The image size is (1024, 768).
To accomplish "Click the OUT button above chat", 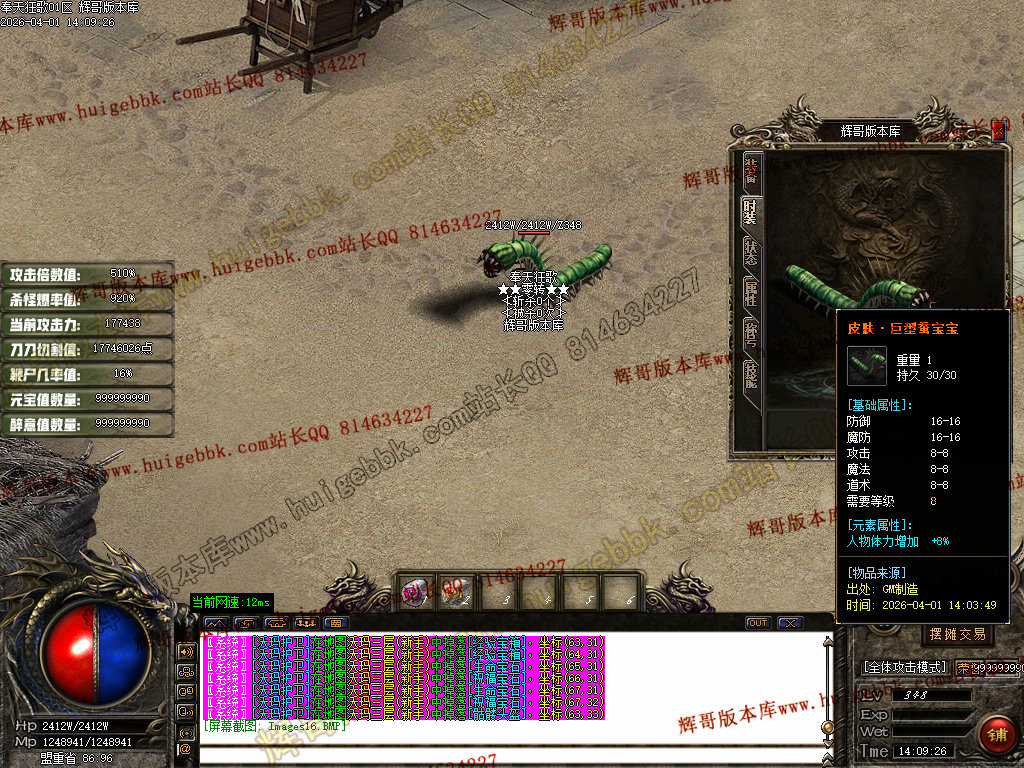I will pyautogui.click(x=758, y=623).
